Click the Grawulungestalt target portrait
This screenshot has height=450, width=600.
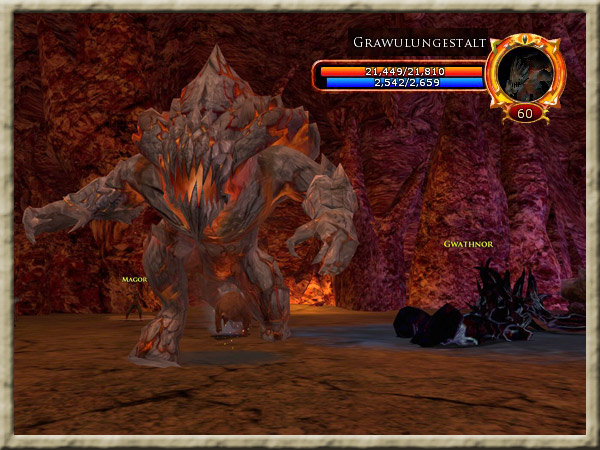(524, 72)
